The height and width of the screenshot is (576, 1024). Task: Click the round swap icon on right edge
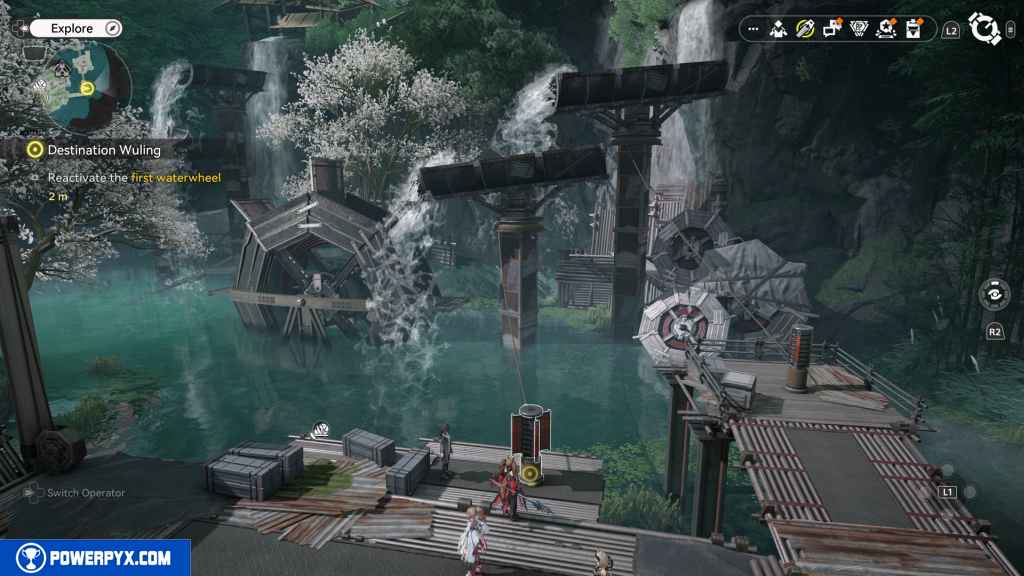pos(994,295)
